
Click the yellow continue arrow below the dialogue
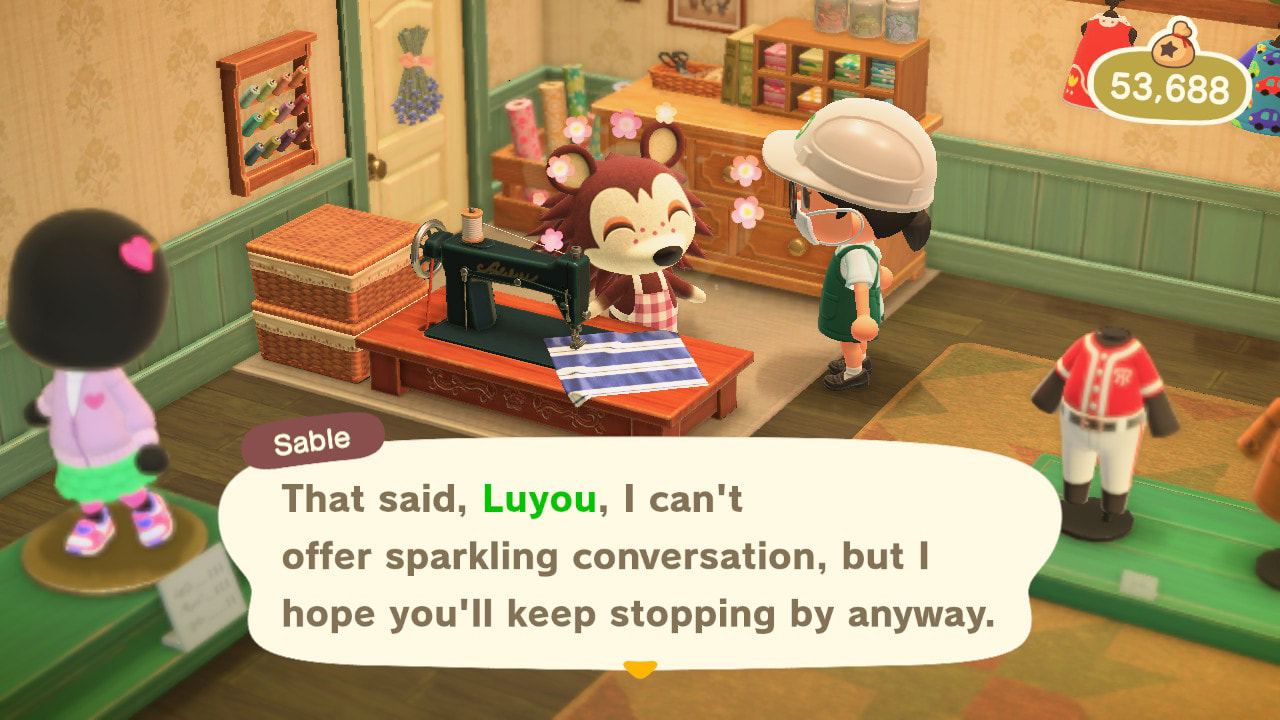(x=639, y=668)
